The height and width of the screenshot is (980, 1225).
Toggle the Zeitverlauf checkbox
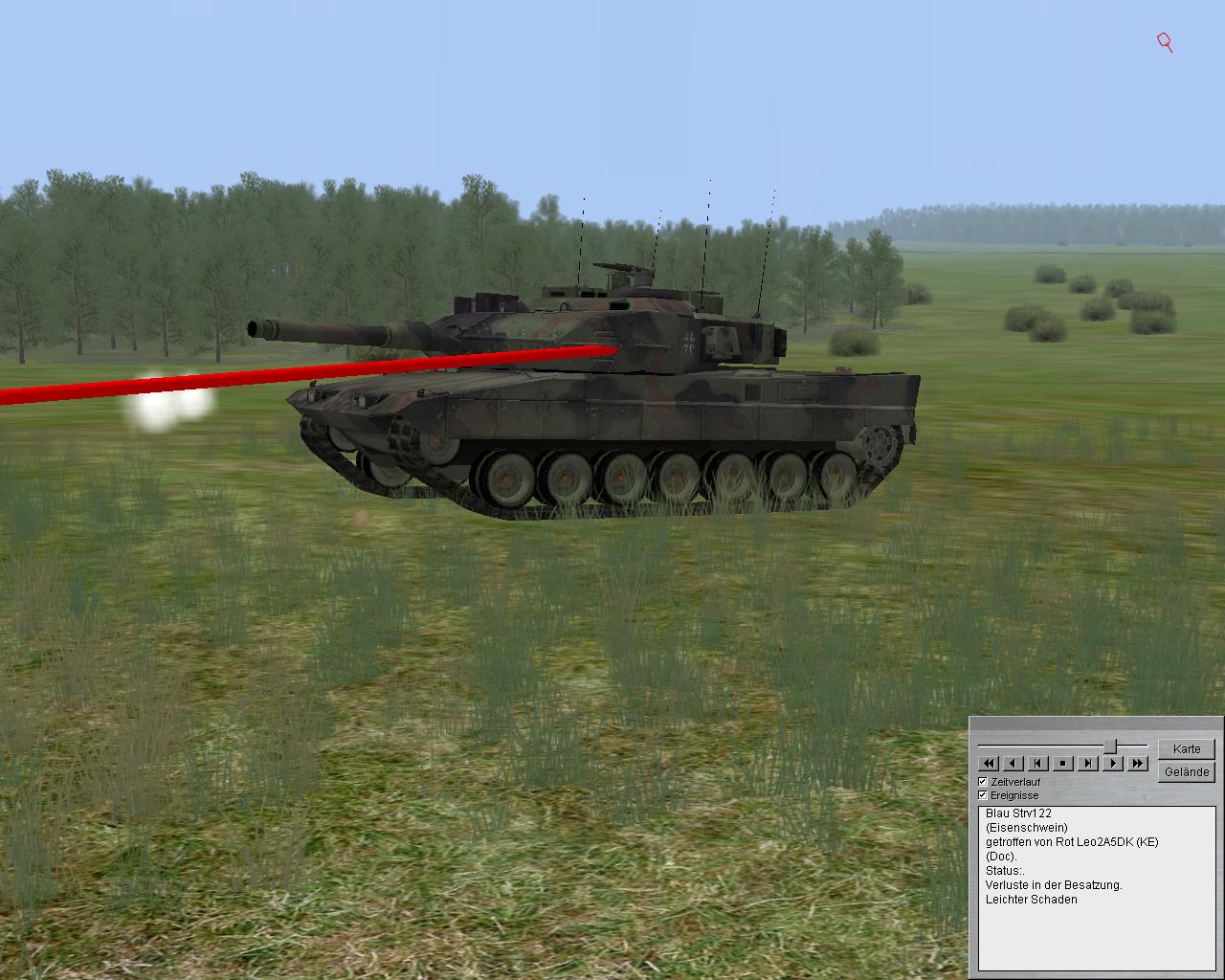pos(983,782)
